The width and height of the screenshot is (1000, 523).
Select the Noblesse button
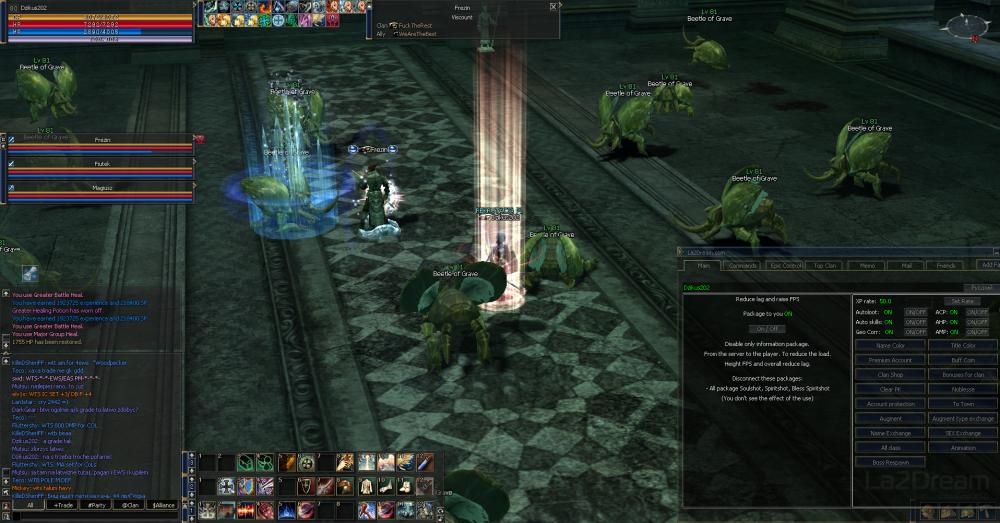tap(962, 389)
